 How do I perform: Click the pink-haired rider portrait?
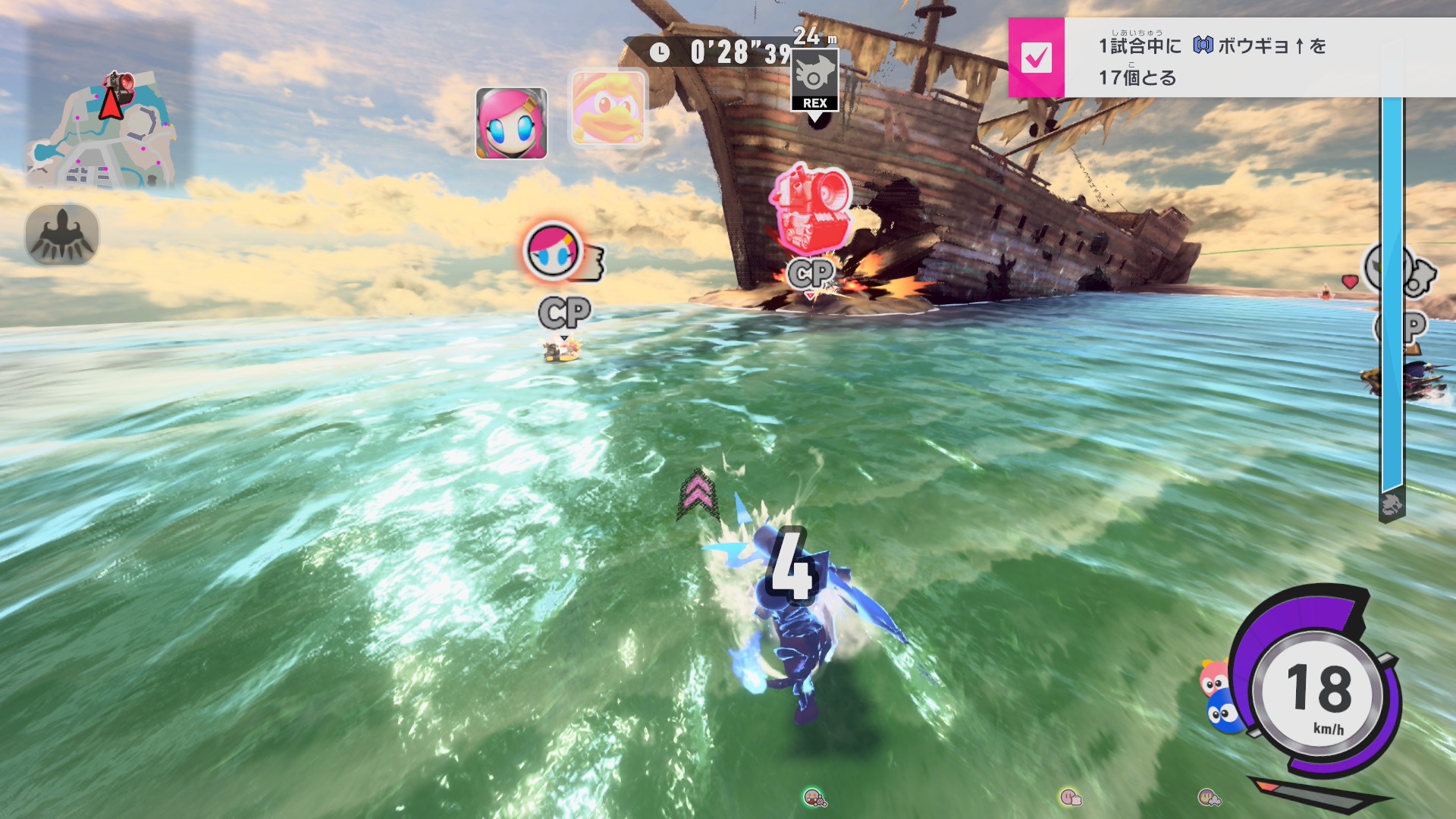coord(511,123)
